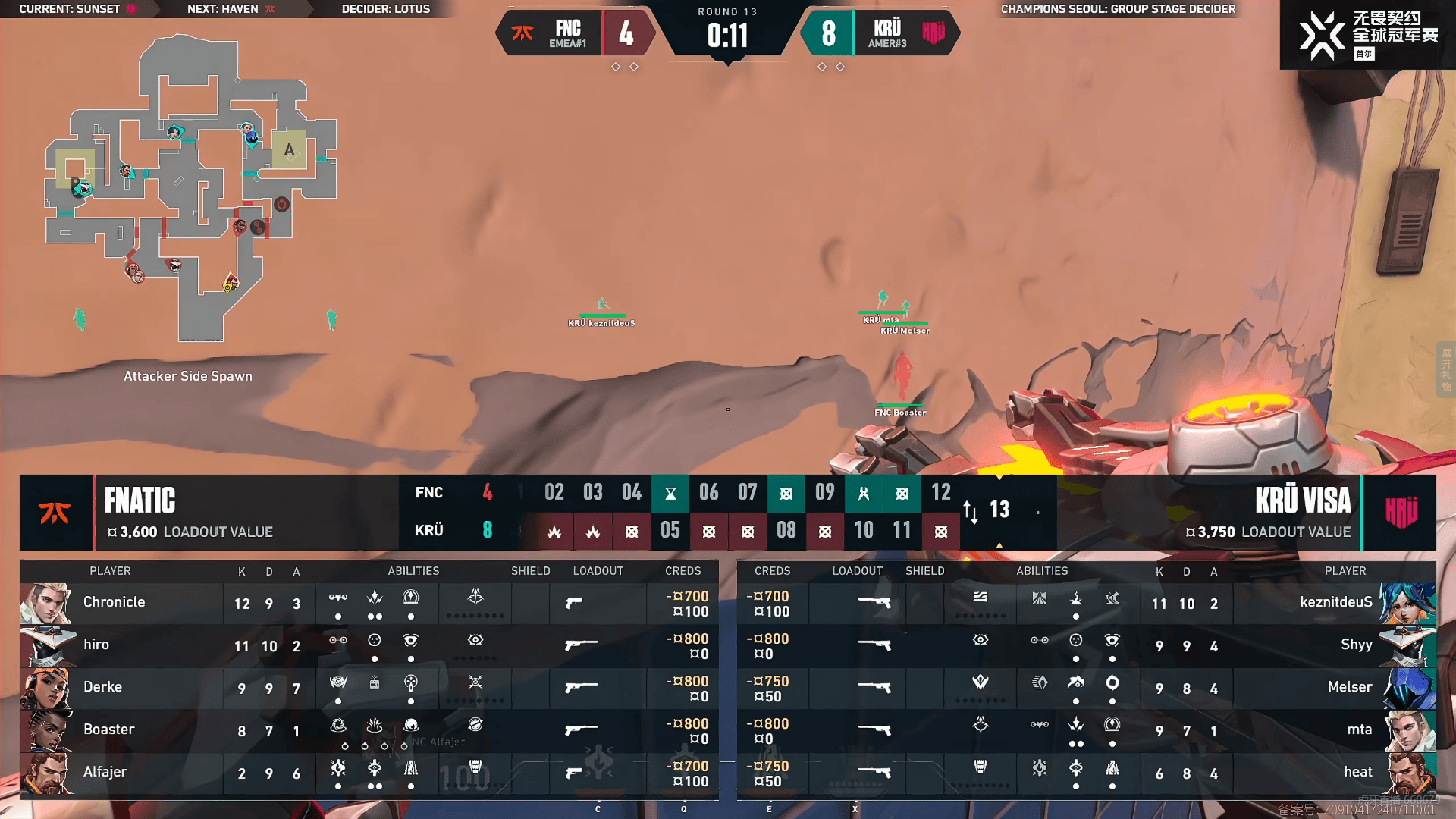Click the Fnatic logo in the loadout panel
The image size is (1456, 819).
55,513
